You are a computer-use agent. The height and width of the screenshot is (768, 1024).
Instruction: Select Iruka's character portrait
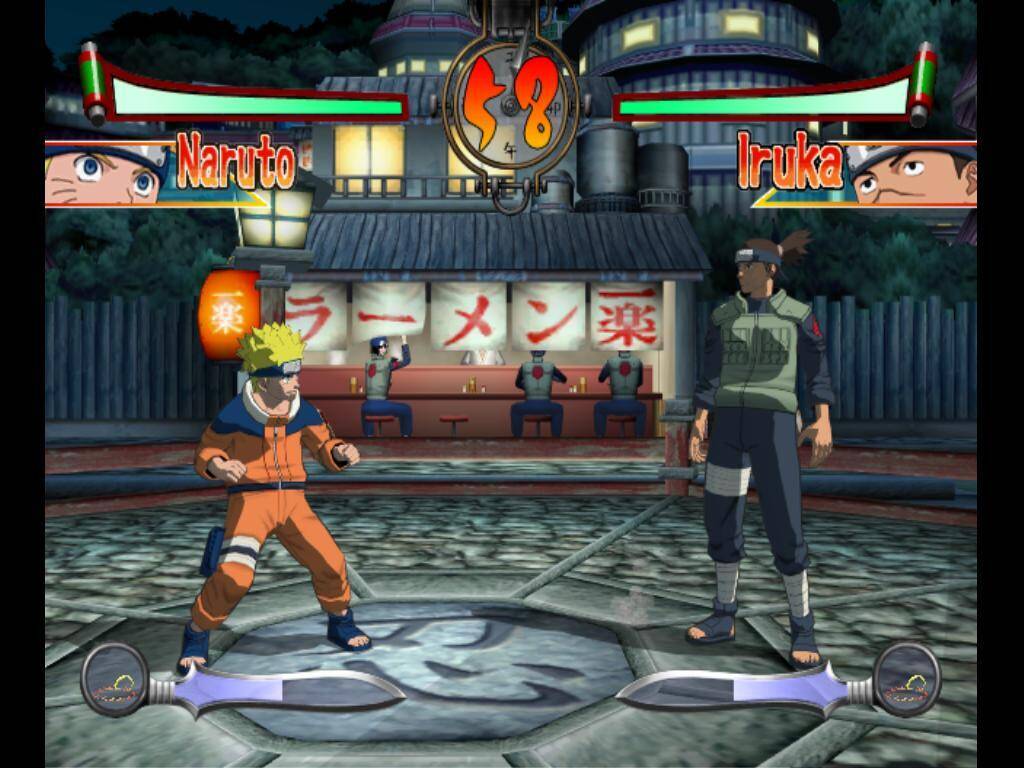point(912,174)
